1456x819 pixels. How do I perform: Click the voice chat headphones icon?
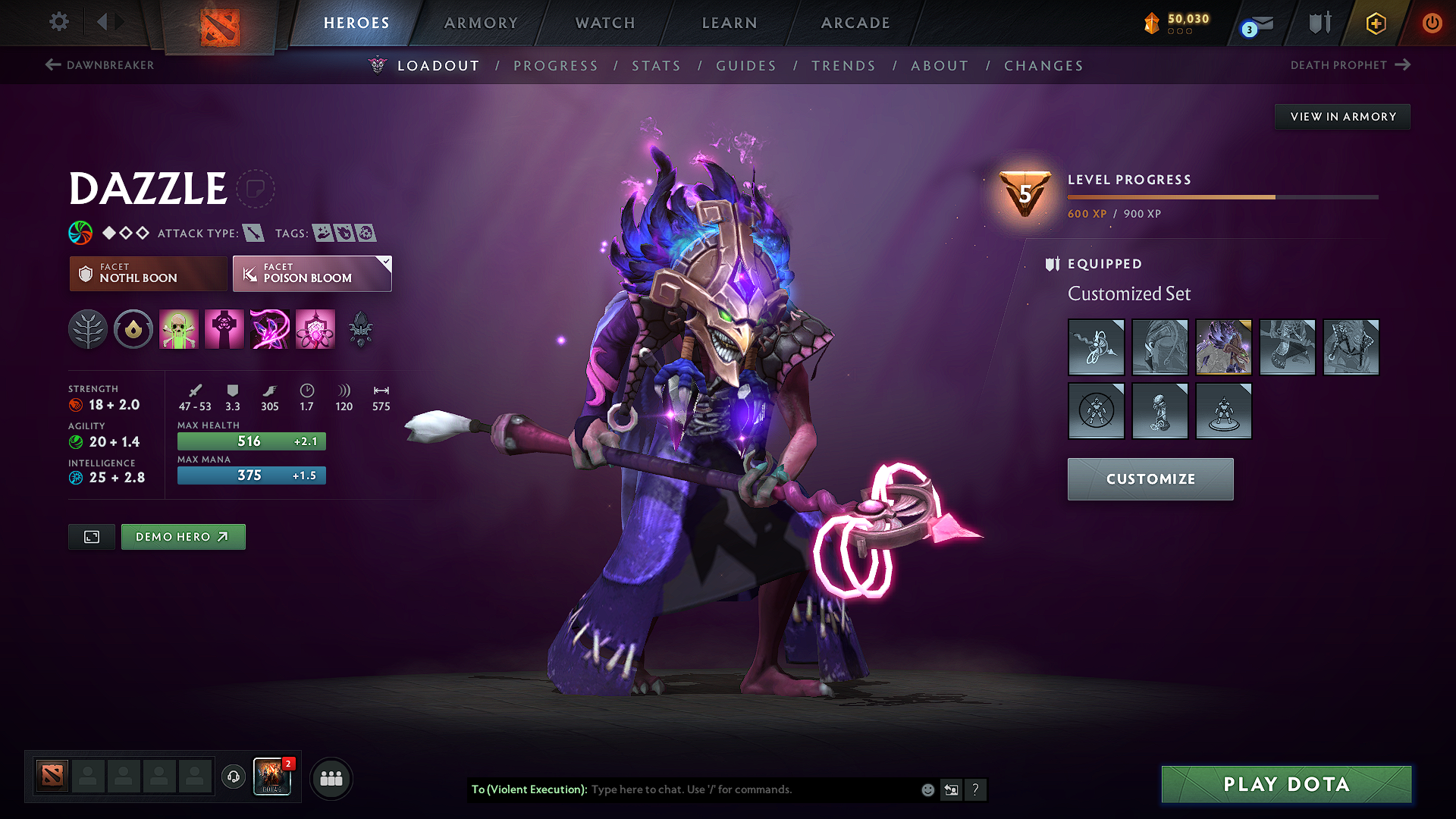233,778
